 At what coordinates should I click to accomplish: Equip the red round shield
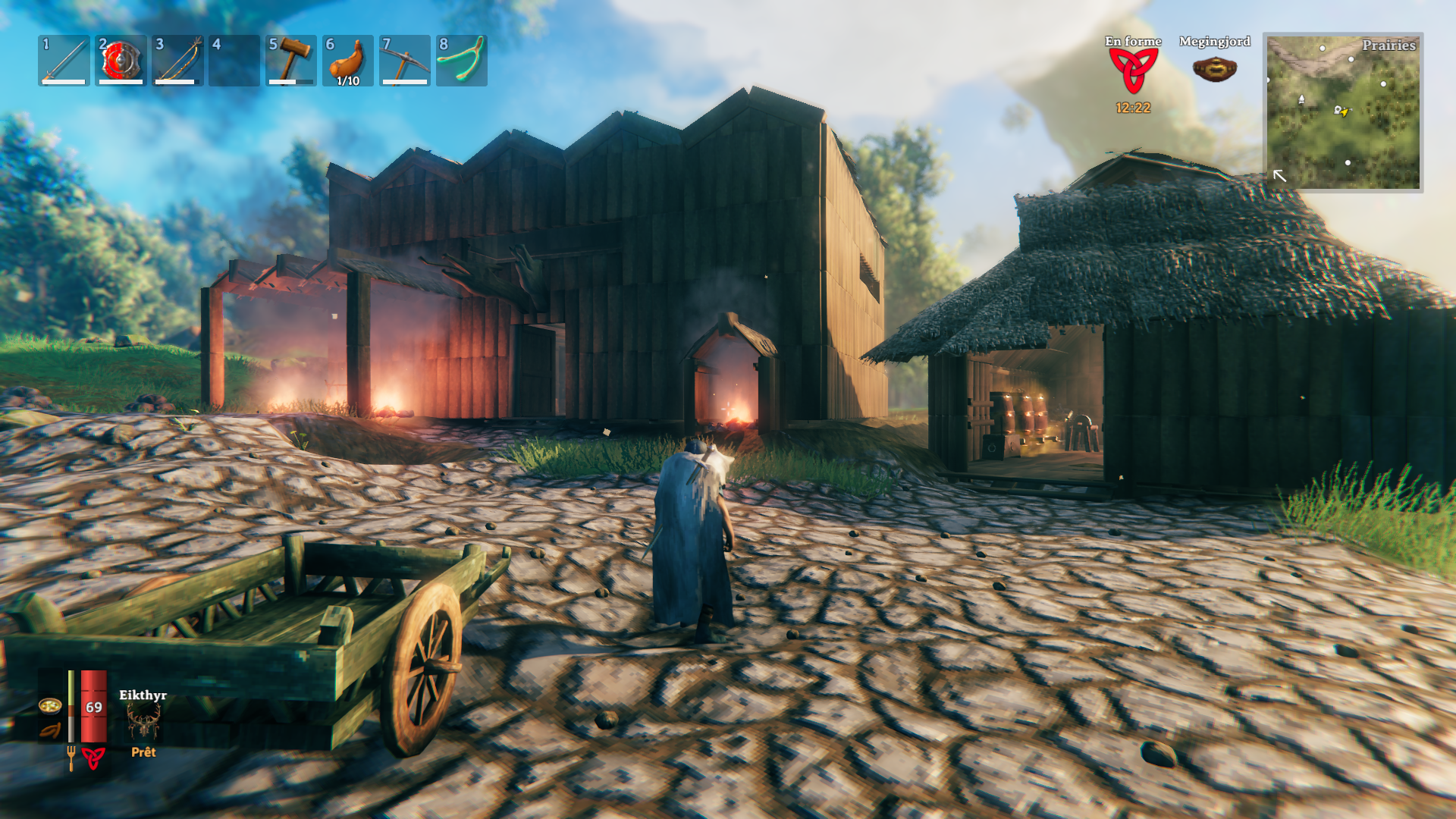click(121, 61)
